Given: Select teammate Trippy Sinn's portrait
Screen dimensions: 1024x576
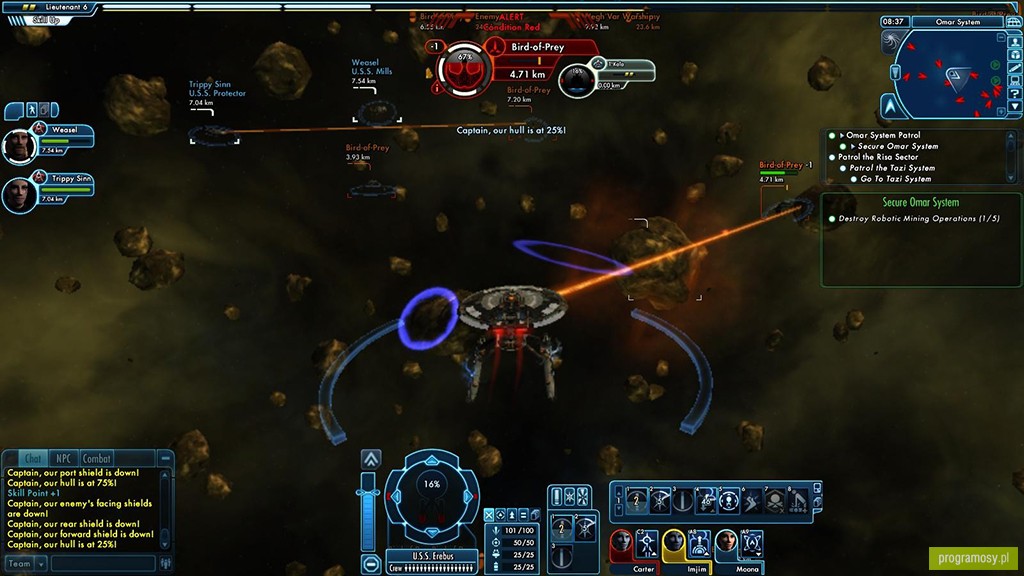Looking at the screenshot, I should click(17, 194).
